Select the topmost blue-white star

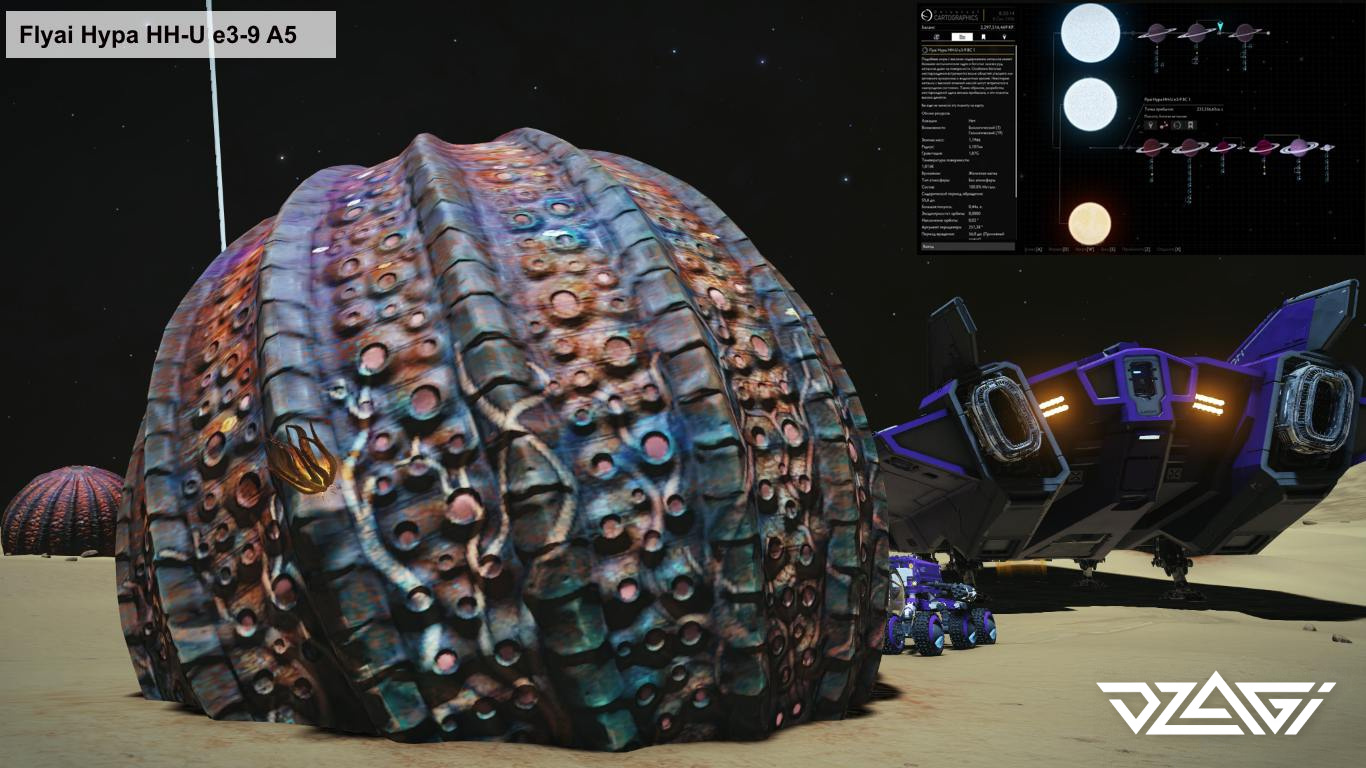point(1089,34)
